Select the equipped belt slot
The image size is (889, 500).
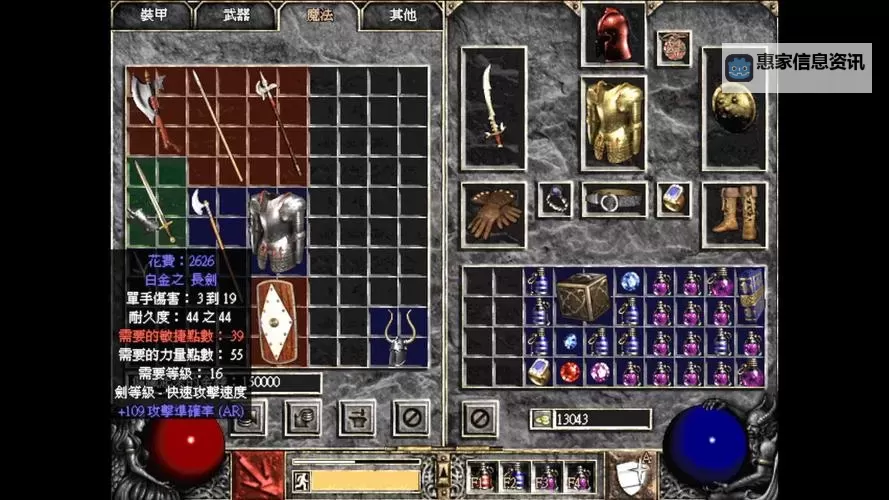coord(614,199)
